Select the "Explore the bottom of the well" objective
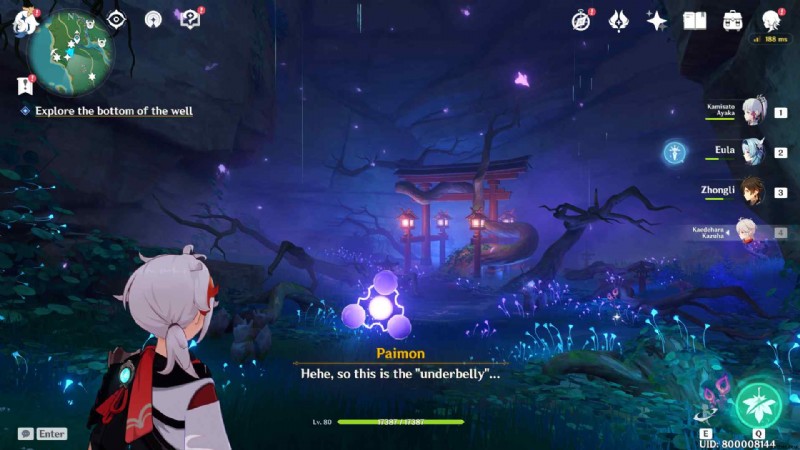The width and height of the screenshot is (800, 450). pos(113,111)
